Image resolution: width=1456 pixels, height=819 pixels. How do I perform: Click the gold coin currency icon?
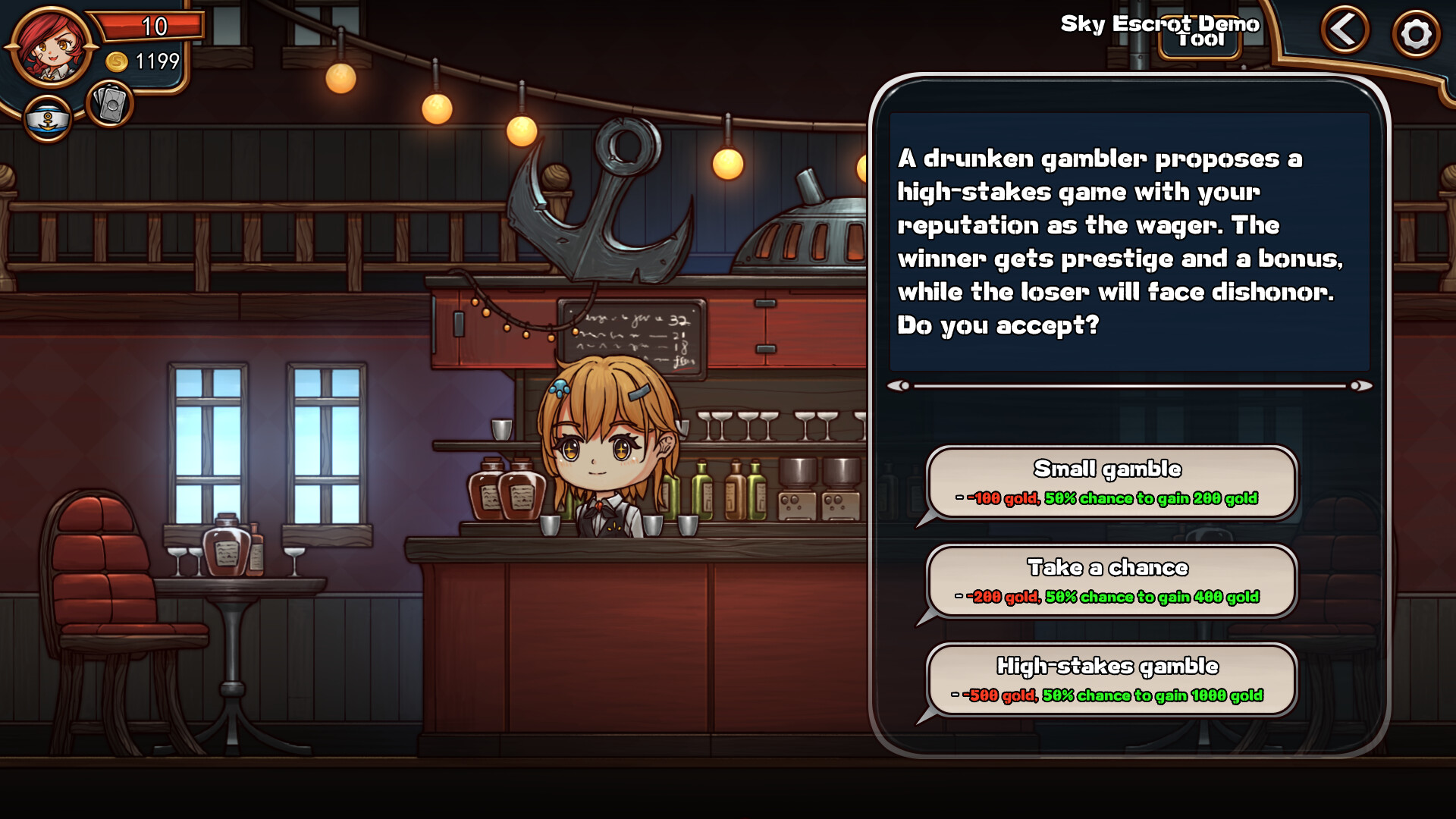(x=115, y=62)
